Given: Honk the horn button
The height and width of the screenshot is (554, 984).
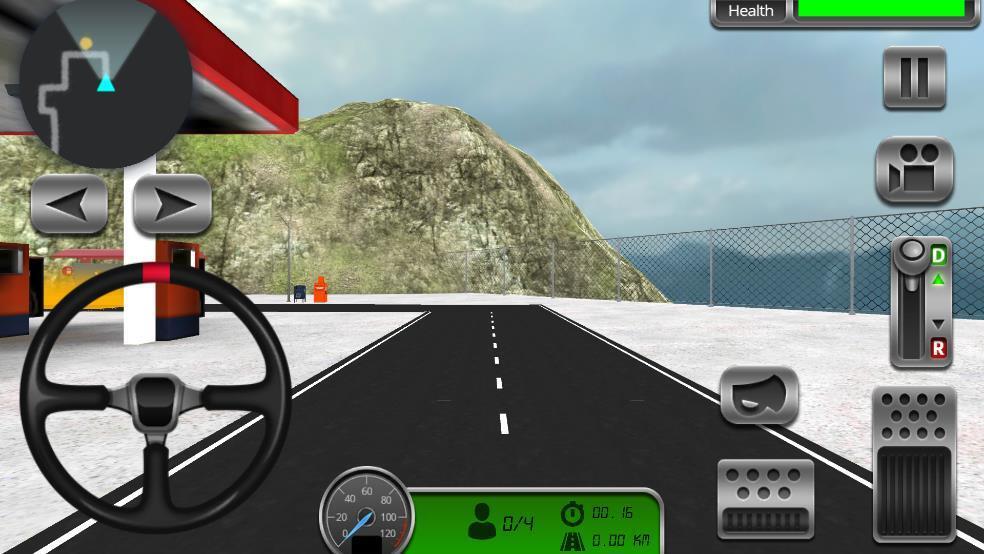Looking at the screenshot, I should pyautogui.click(x=759, y=396).
